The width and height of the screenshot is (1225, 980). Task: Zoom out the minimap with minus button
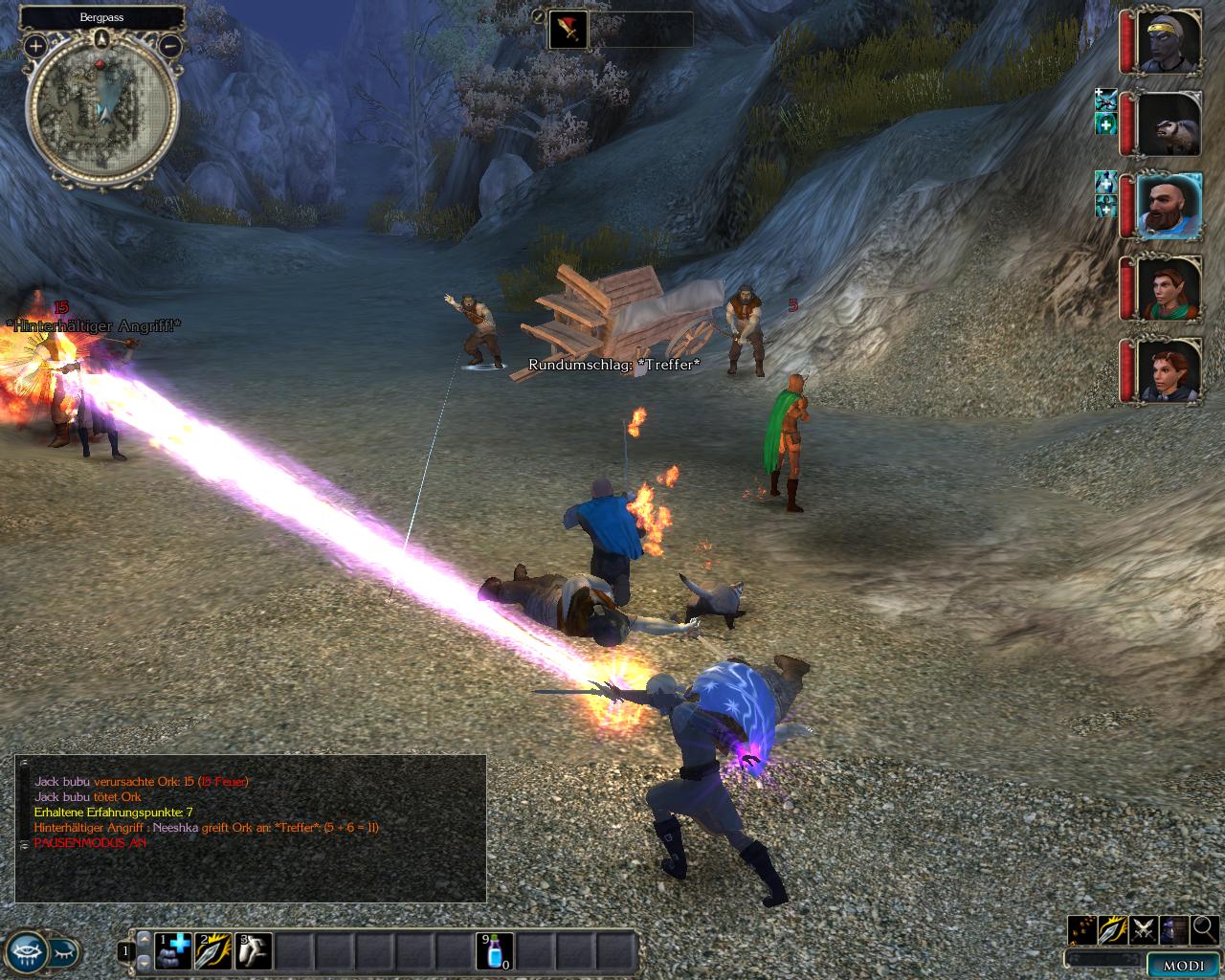(169, 45)
